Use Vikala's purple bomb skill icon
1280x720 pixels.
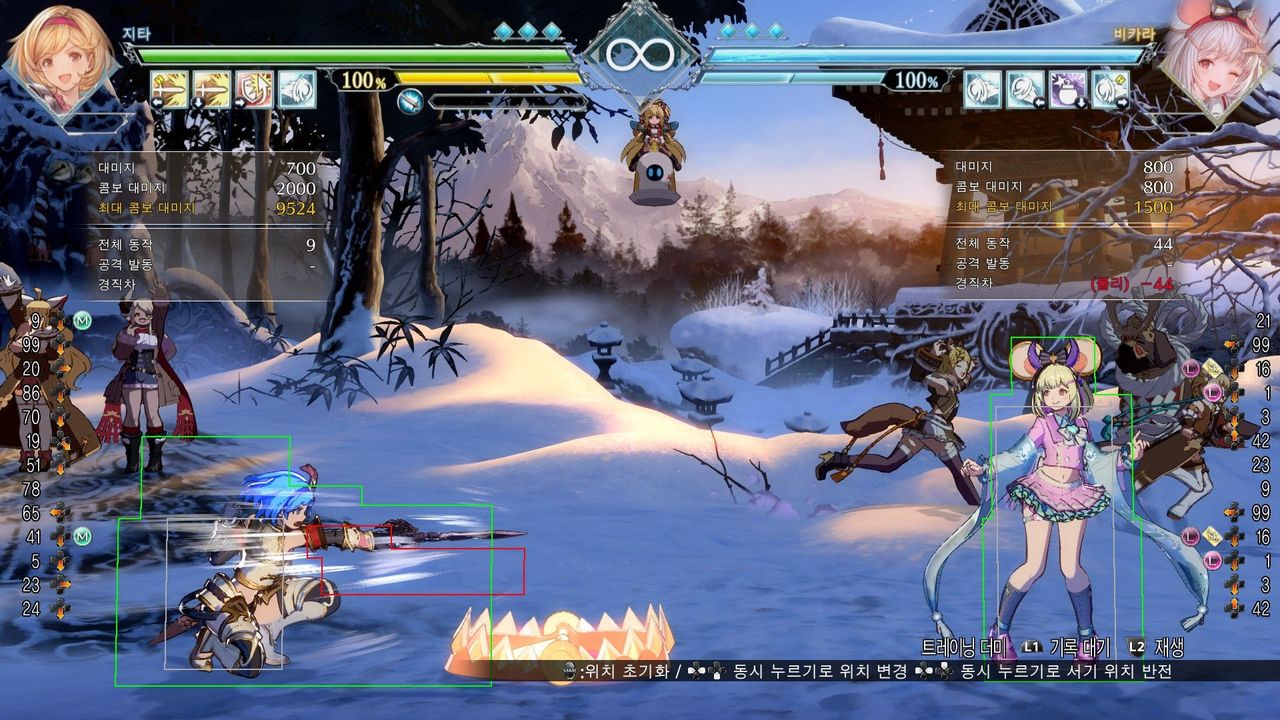(1067, 89)
